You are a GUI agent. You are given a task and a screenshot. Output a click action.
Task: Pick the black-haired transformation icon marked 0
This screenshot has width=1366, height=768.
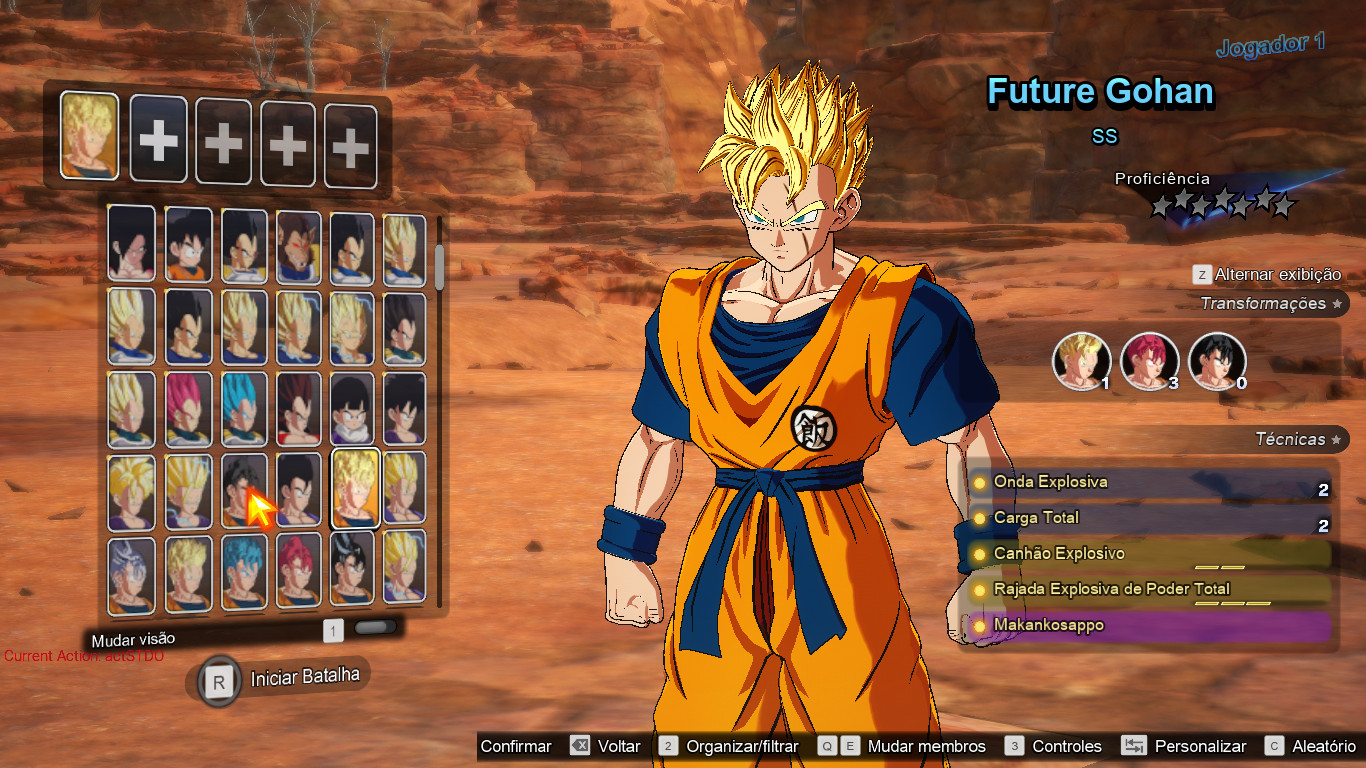(1217, 361)
